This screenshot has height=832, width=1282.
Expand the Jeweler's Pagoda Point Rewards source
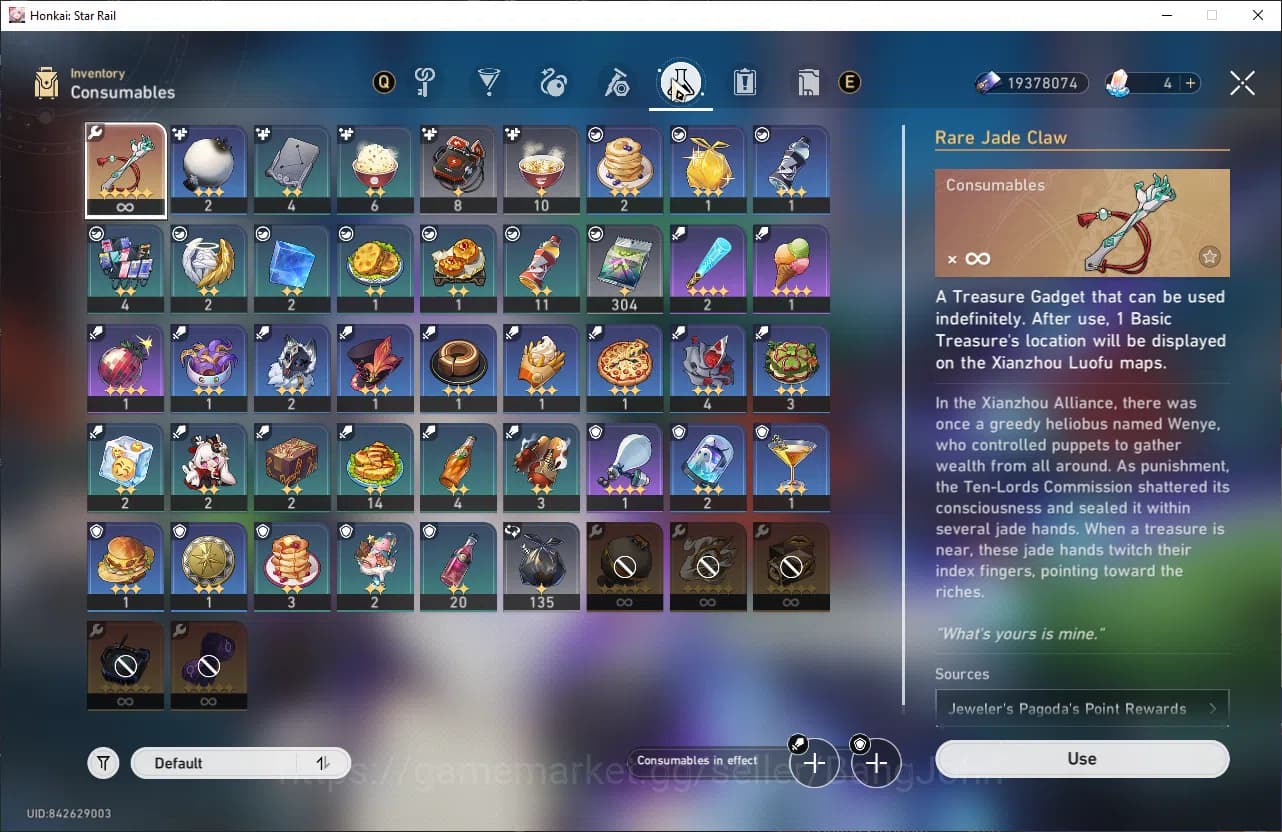point(1082,707)
